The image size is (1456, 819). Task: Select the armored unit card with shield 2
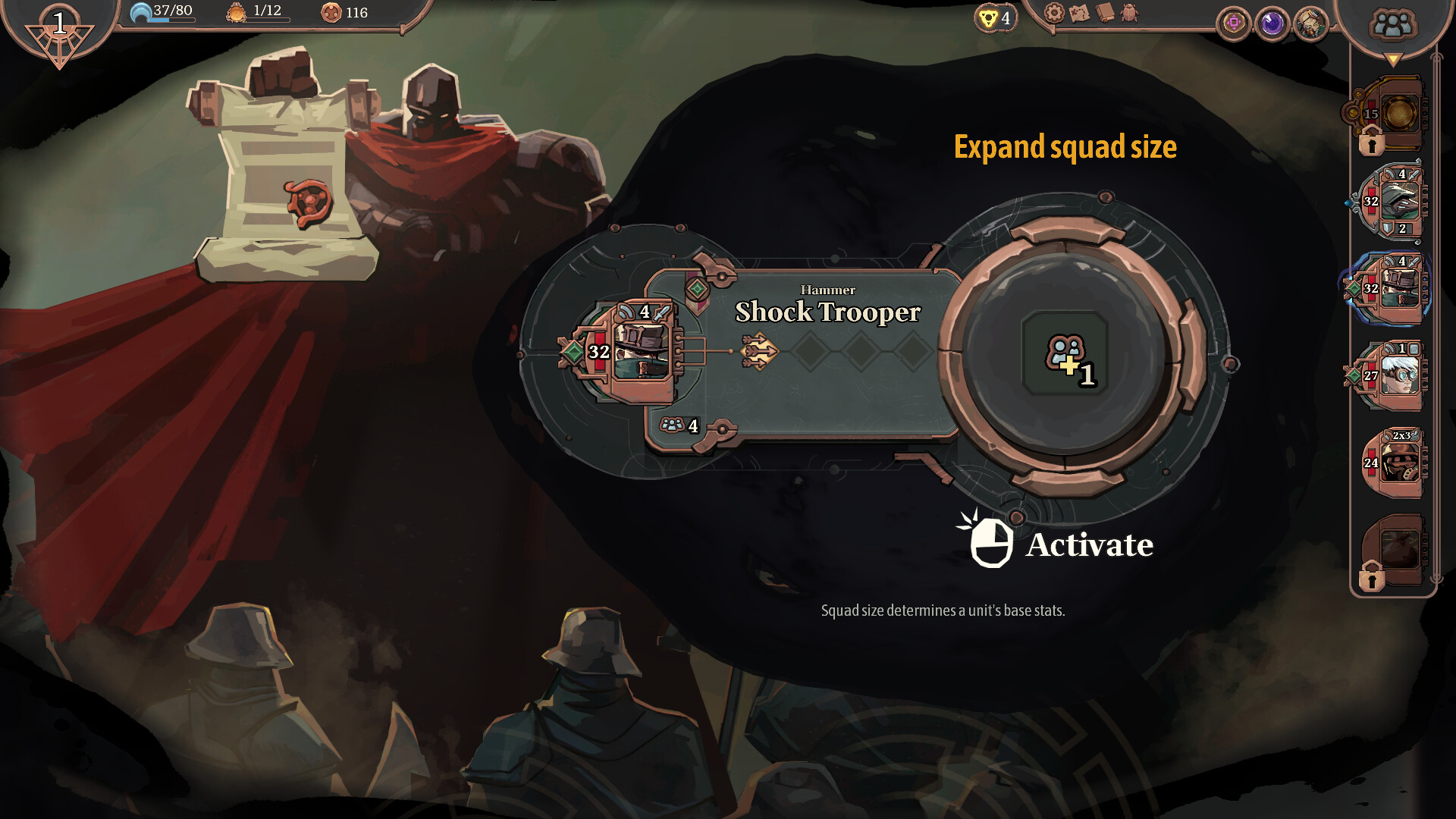coord(1394,202)
